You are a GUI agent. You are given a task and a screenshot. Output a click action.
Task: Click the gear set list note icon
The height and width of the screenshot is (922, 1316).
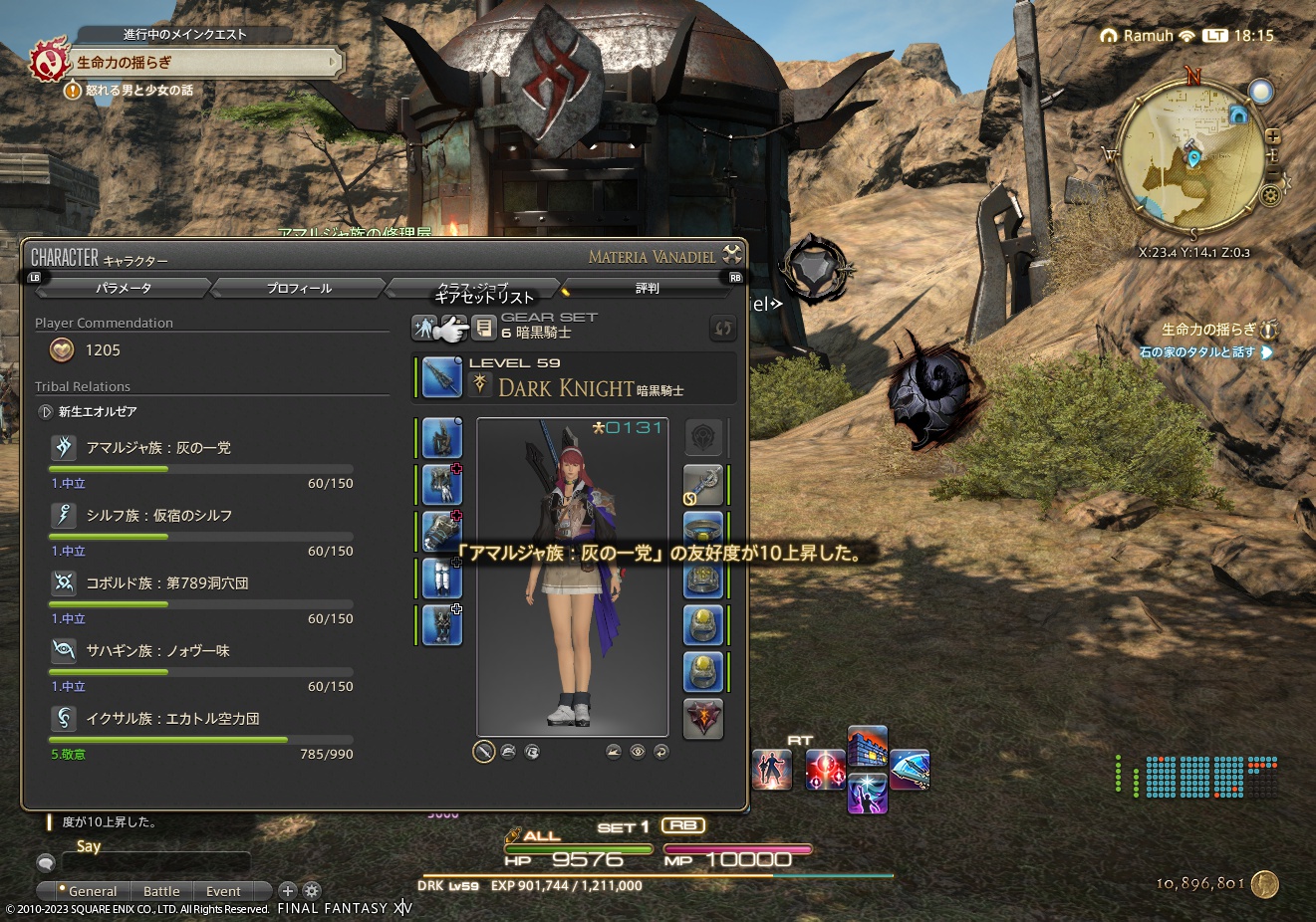coord(483,327)
